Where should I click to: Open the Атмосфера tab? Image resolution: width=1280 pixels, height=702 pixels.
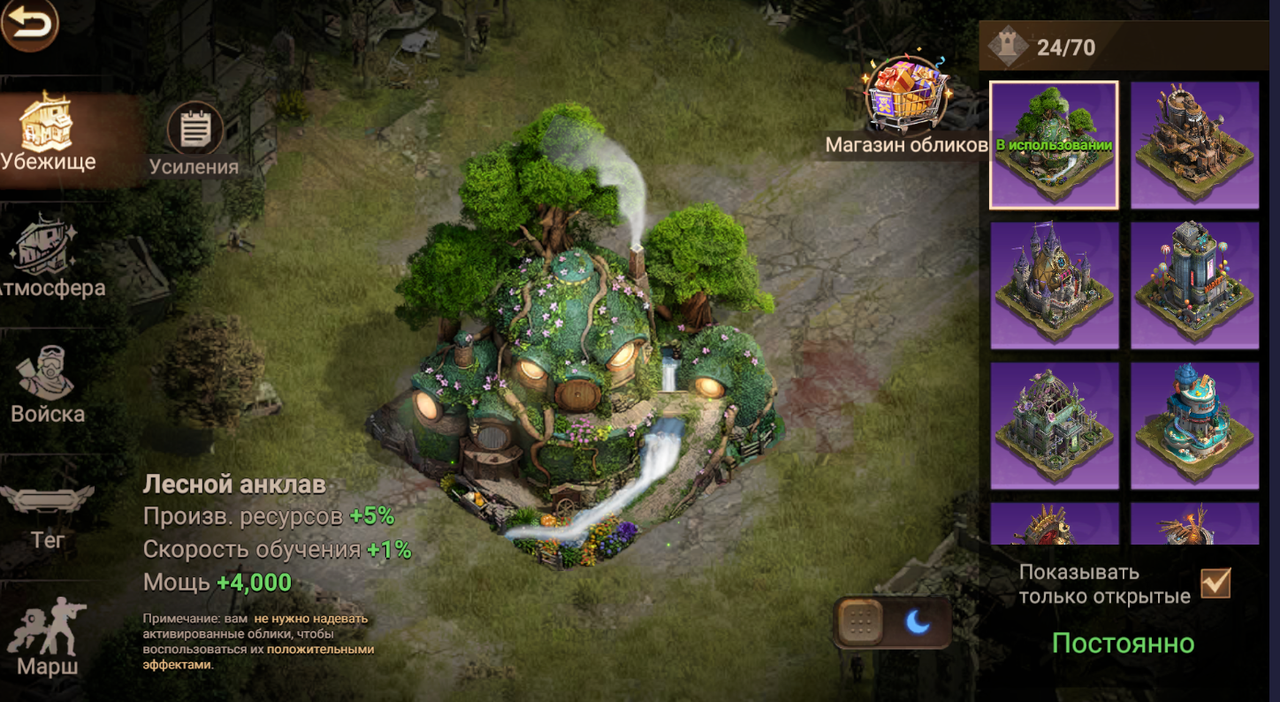coord(48,260)
